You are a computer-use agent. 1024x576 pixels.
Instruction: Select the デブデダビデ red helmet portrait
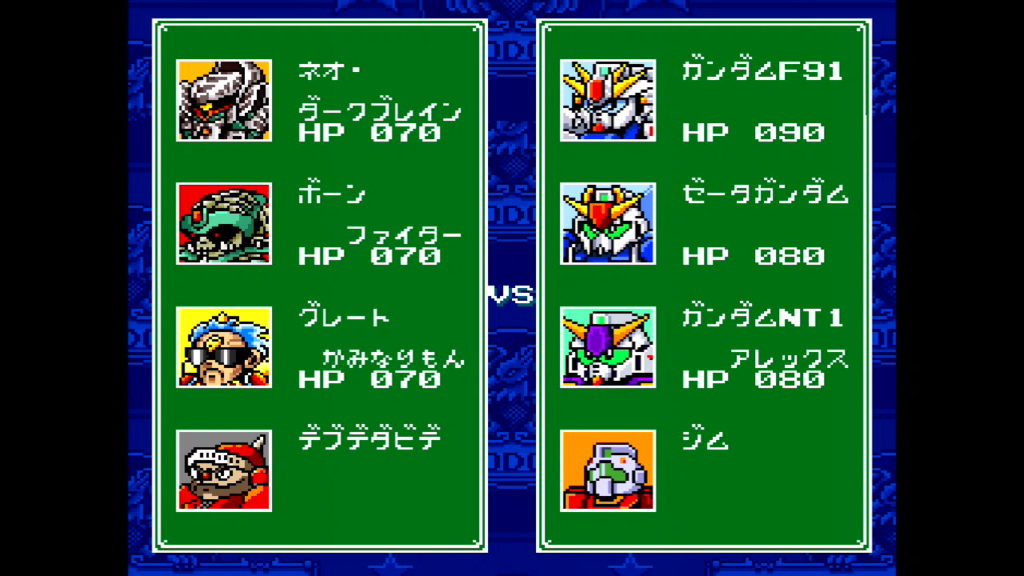point(223,470)
